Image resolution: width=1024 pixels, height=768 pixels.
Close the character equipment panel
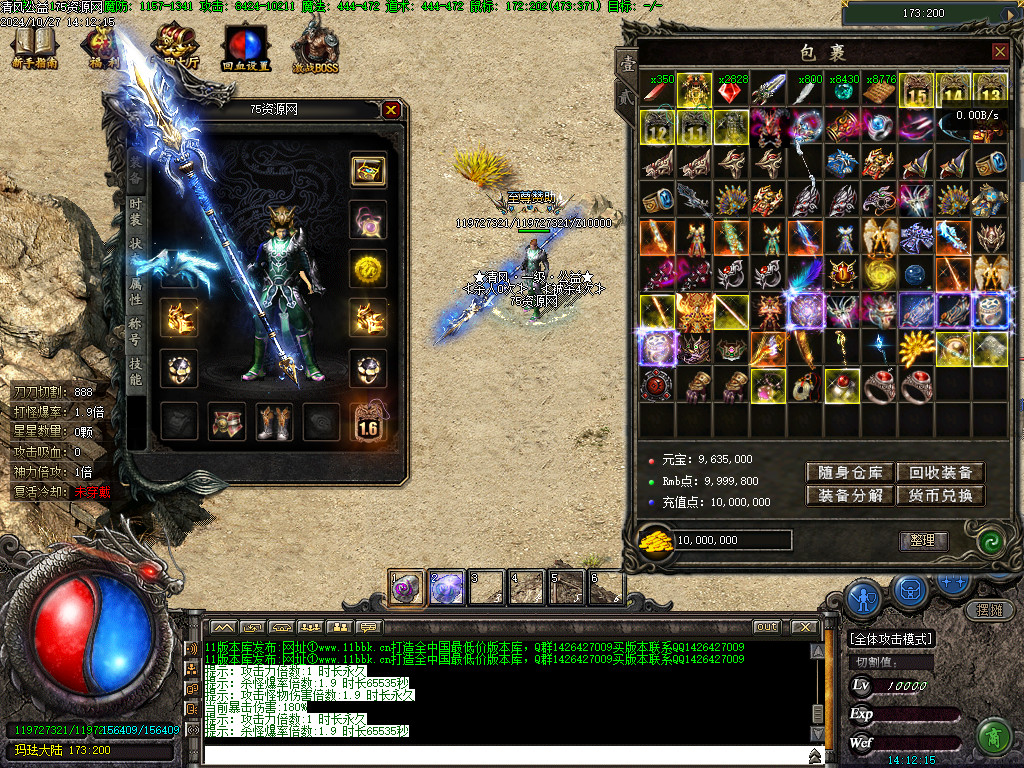[x=391, y=110]
